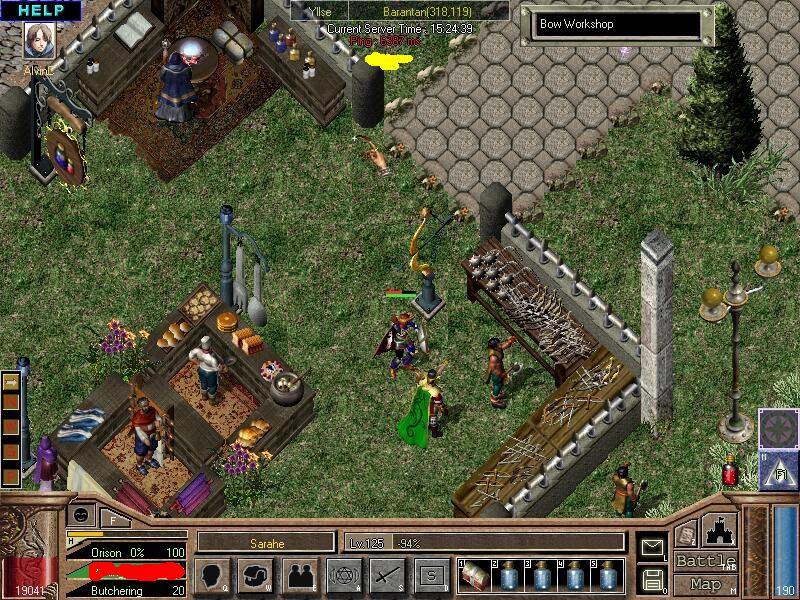Image resolution: width=800 pixels, height=600 pixels.
Task: Click the square S icon button
Action: pyautogui.click(x=431, y=575)
